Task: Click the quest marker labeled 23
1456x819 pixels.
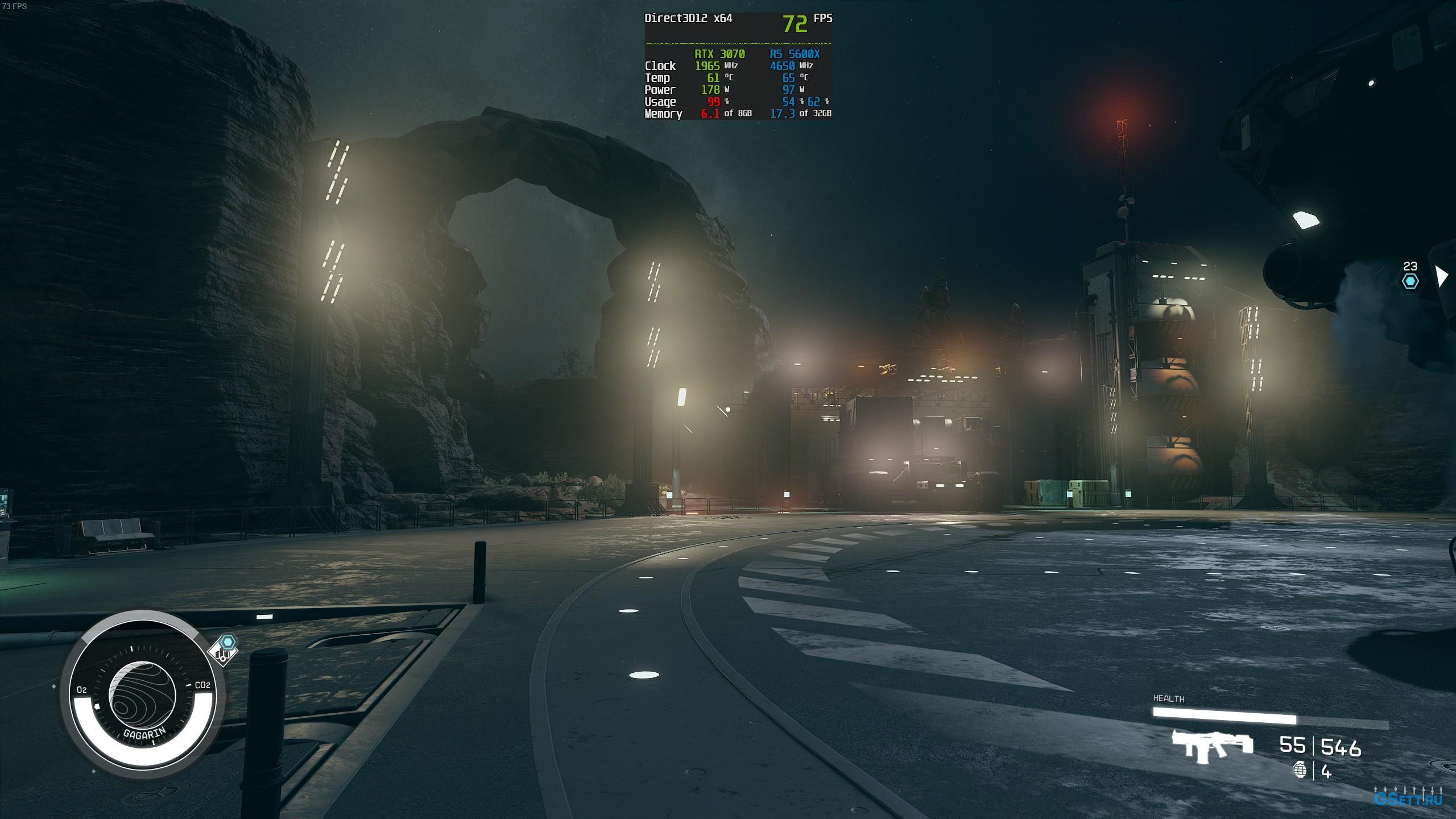Action: [1410, 280]
